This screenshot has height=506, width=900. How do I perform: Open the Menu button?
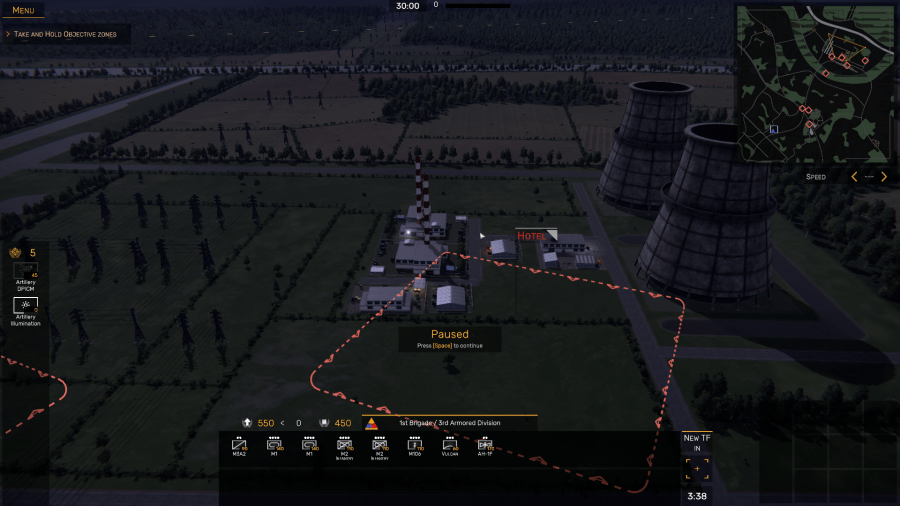[x=23, y=10]
